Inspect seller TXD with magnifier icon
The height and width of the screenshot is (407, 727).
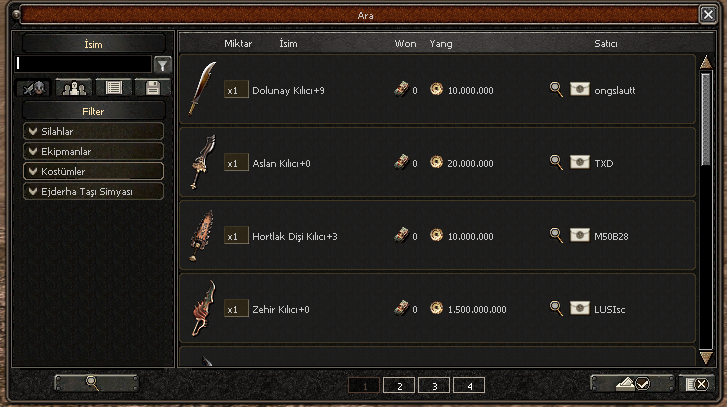(557, 161)
